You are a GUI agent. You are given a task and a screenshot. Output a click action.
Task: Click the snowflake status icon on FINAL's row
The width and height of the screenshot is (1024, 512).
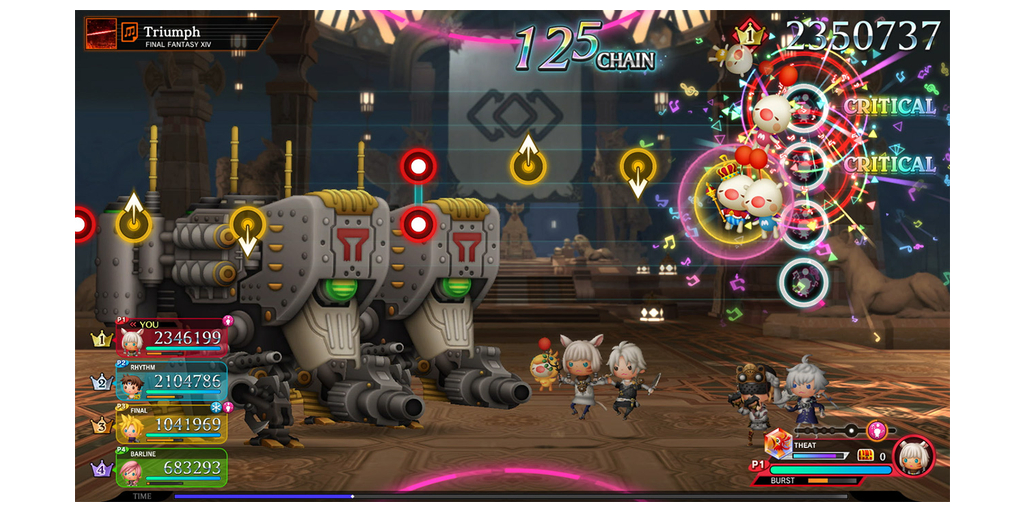click(x=215, y=407)
